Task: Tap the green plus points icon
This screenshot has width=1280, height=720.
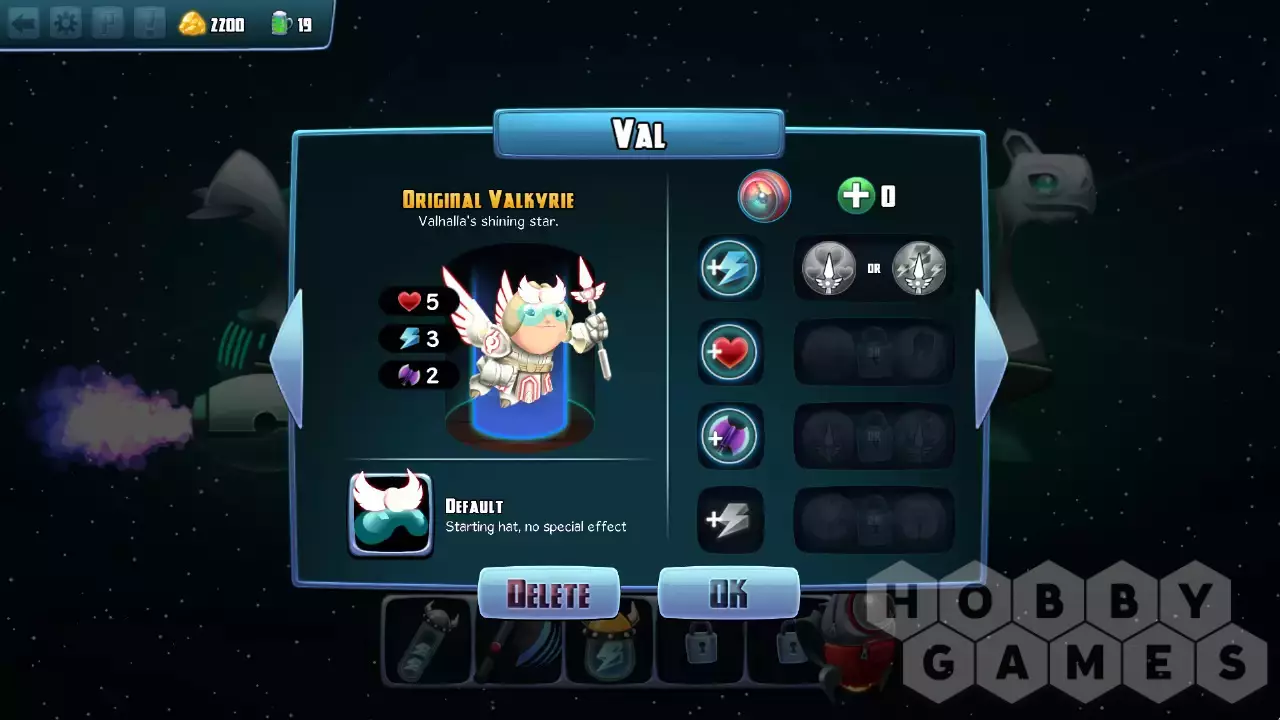Action: [856, 196]
